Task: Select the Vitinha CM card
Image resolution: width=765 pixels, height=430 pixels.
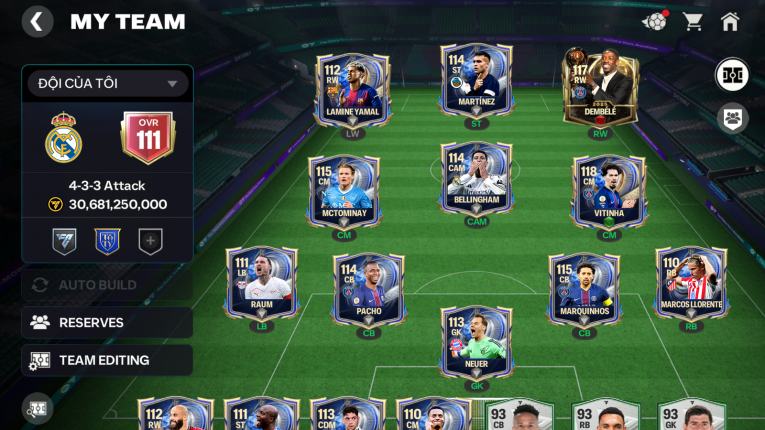Action: pos(609,192)
